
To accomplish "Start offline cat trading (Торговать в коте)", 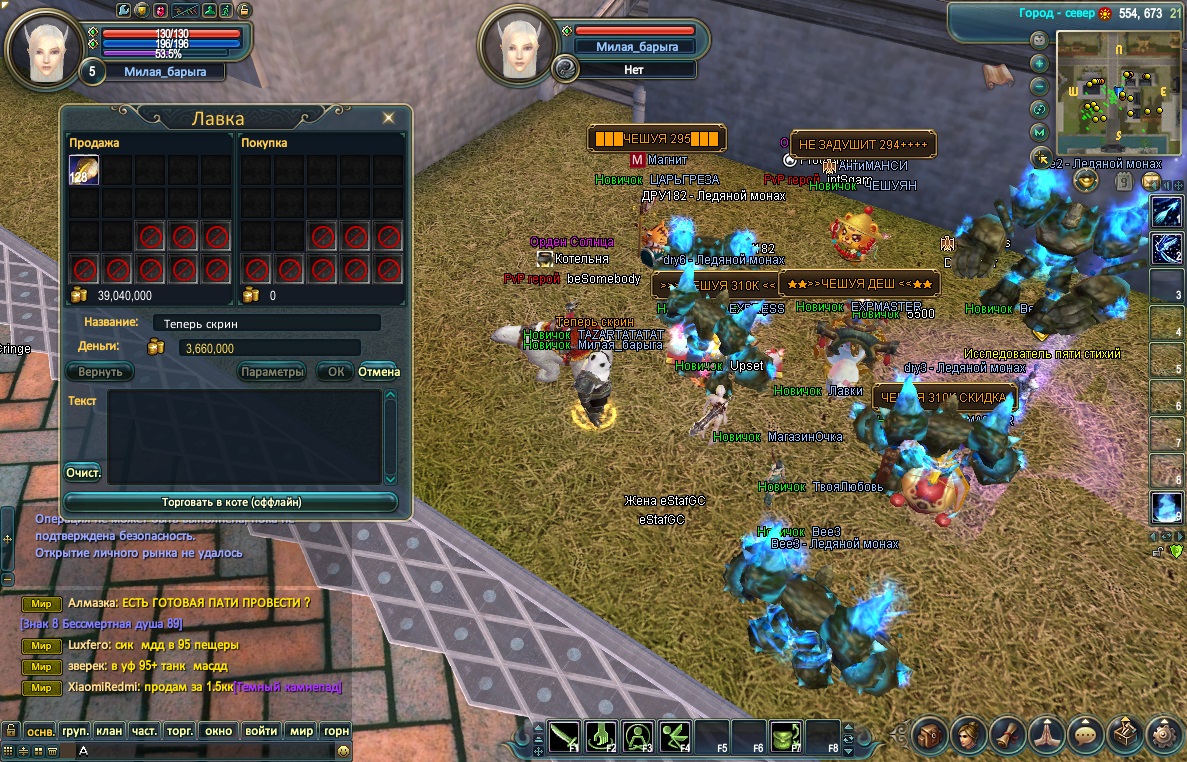I will [231, 502].
